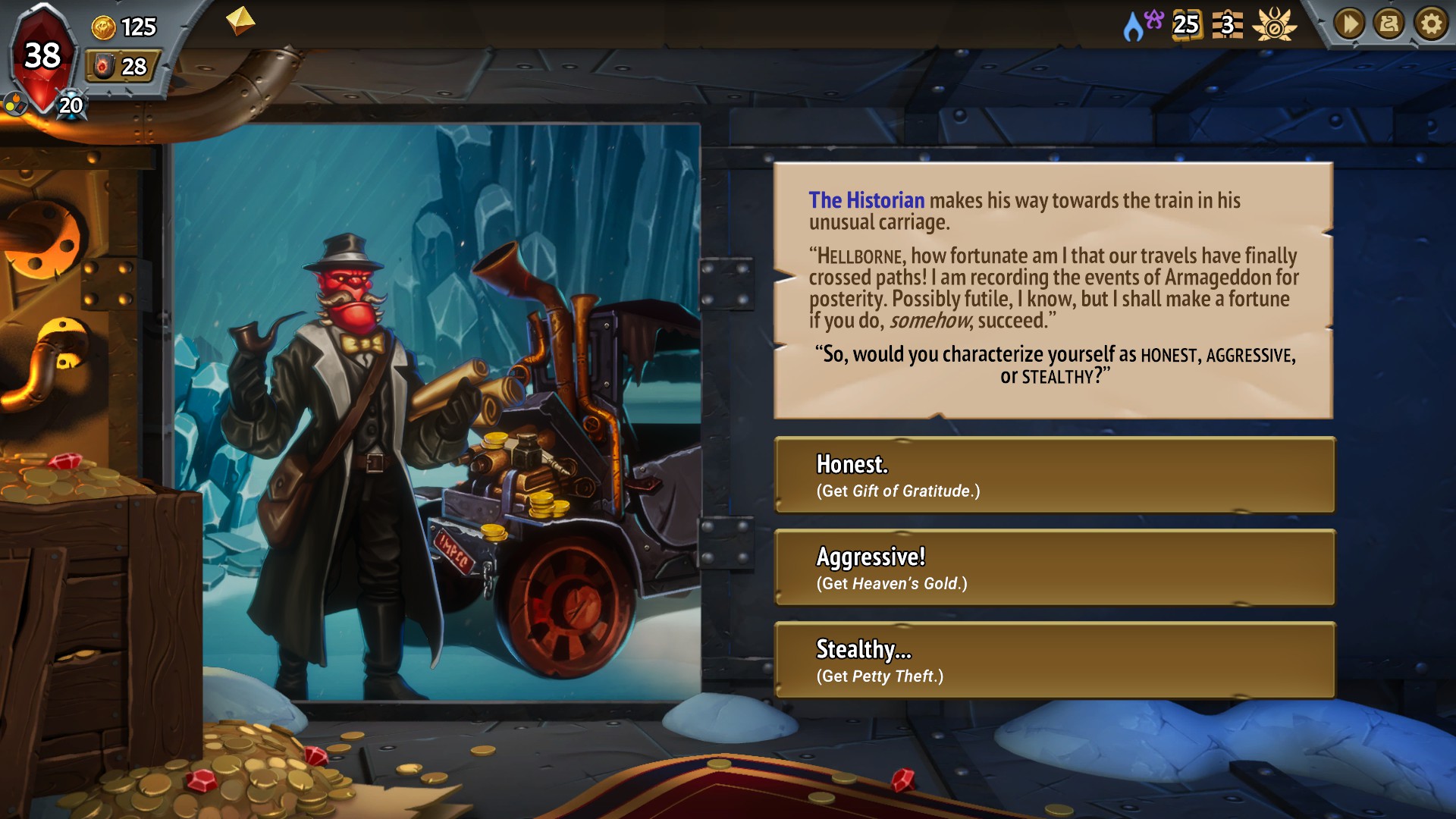Check the crossed-swords badge showing 20
This screenshot has width=1456, height=819.
click(71, 105)
